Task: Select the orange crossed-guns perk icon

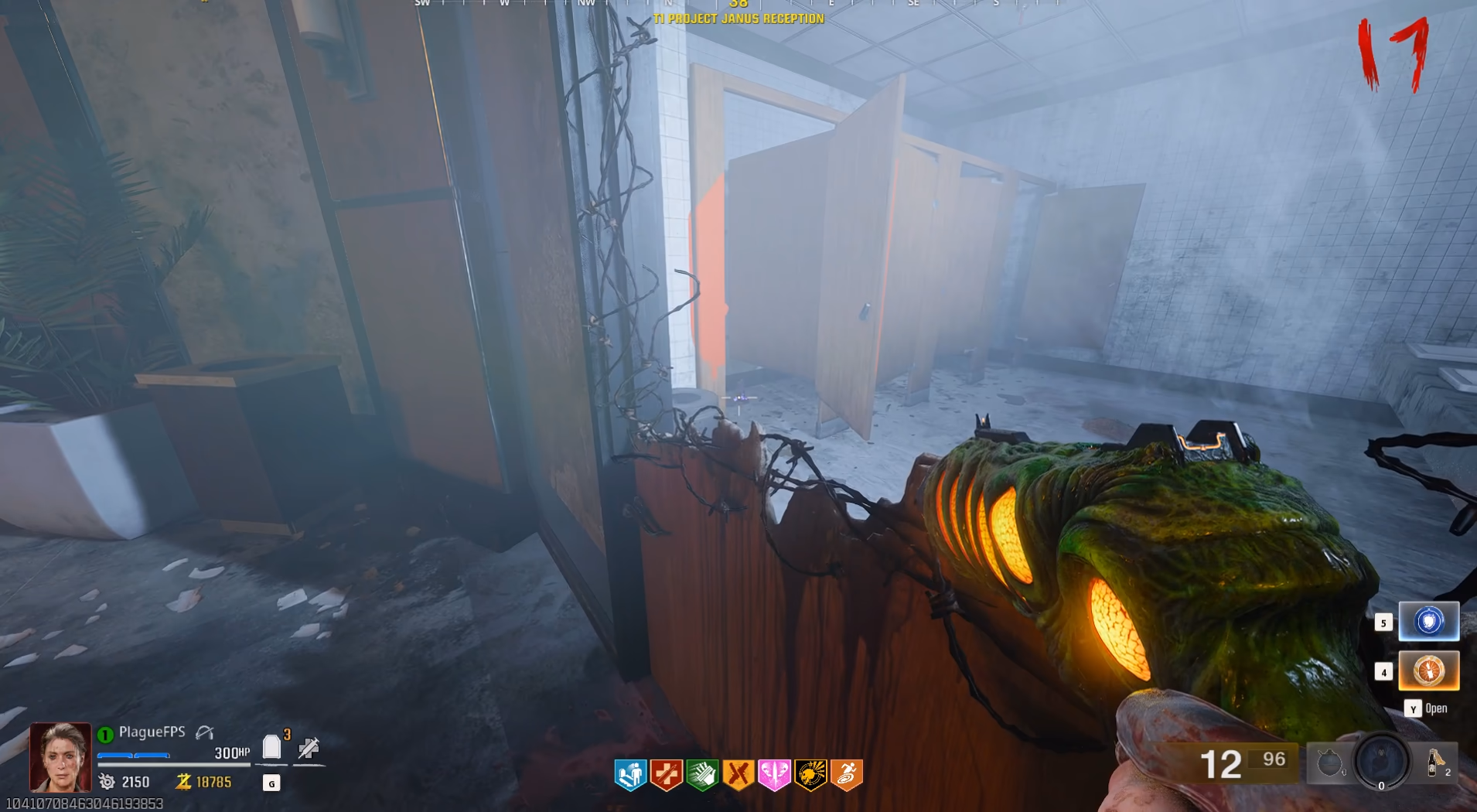Action: click(738, 775)
